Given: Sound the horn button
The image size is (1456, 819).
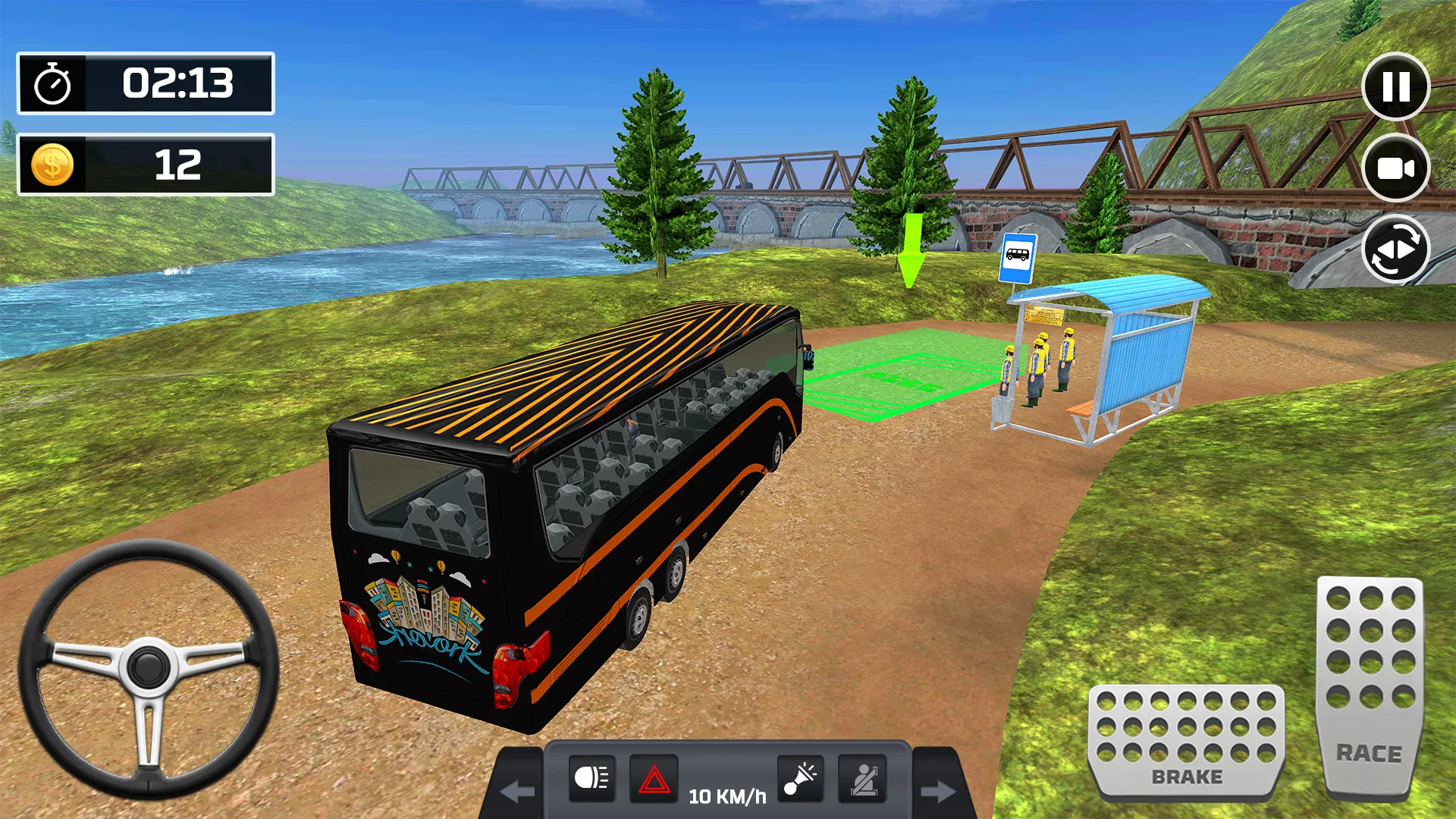Looking at the screenshot, I should (800, 778).
